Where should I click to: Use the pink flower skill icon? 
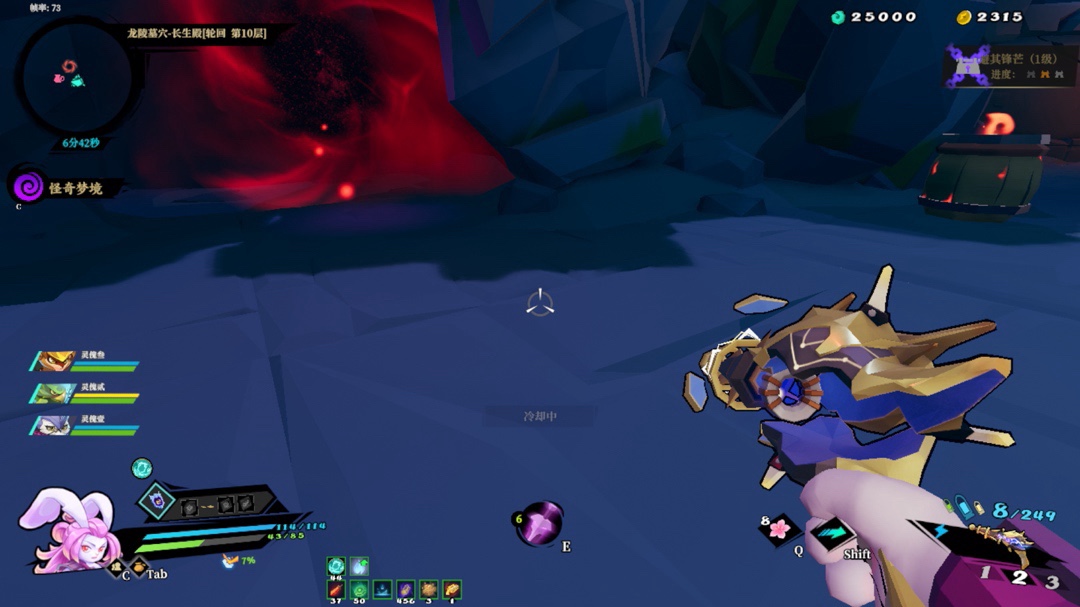[779, 528]
